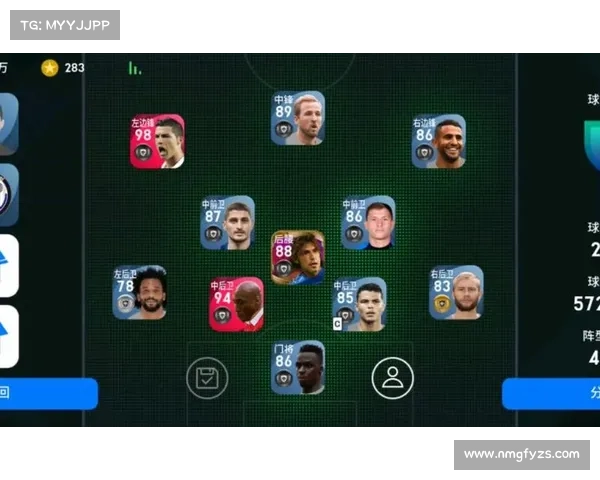Pick the 87-rated central midfielder card
The width and height of the screenshot is (600, 480).
tap(227, 222)
